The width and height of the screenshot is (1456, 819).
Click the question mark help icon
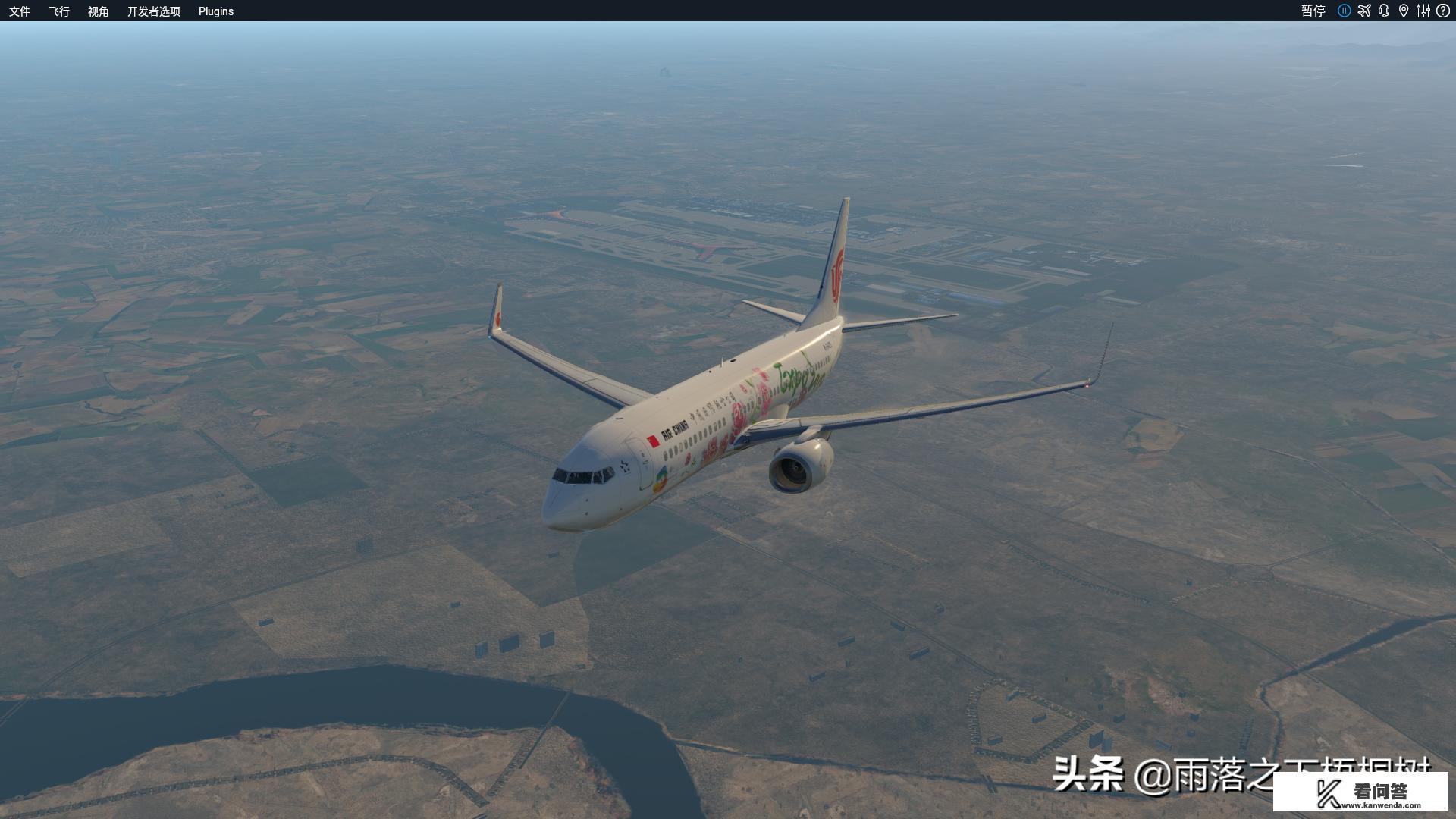(1443, 11)
